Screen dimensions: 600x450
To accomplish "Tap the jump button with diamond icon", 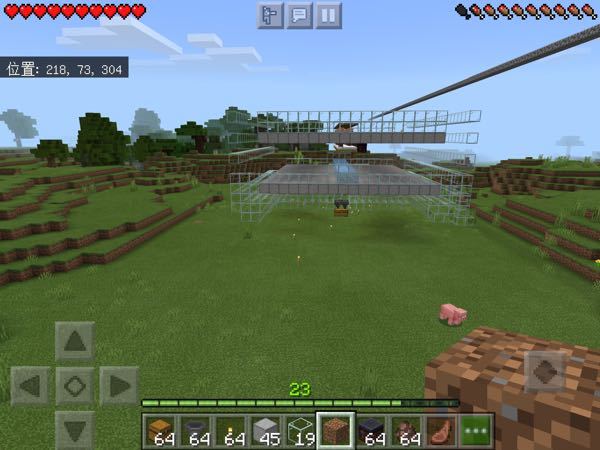I will click(x=544, y=372).
